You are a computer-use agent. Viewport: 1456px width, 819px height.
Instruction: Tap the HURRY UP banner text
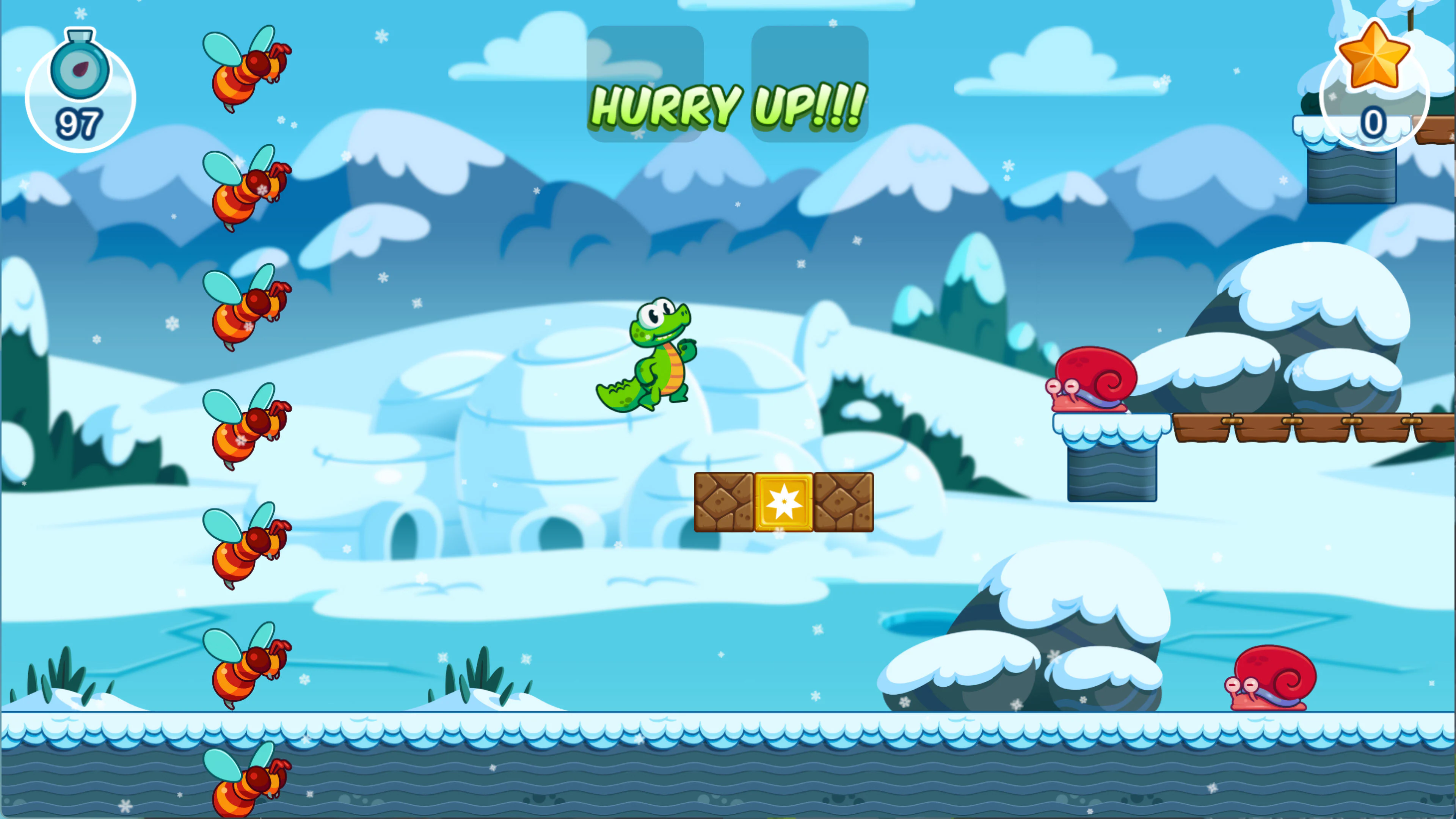tap(726, 107)
